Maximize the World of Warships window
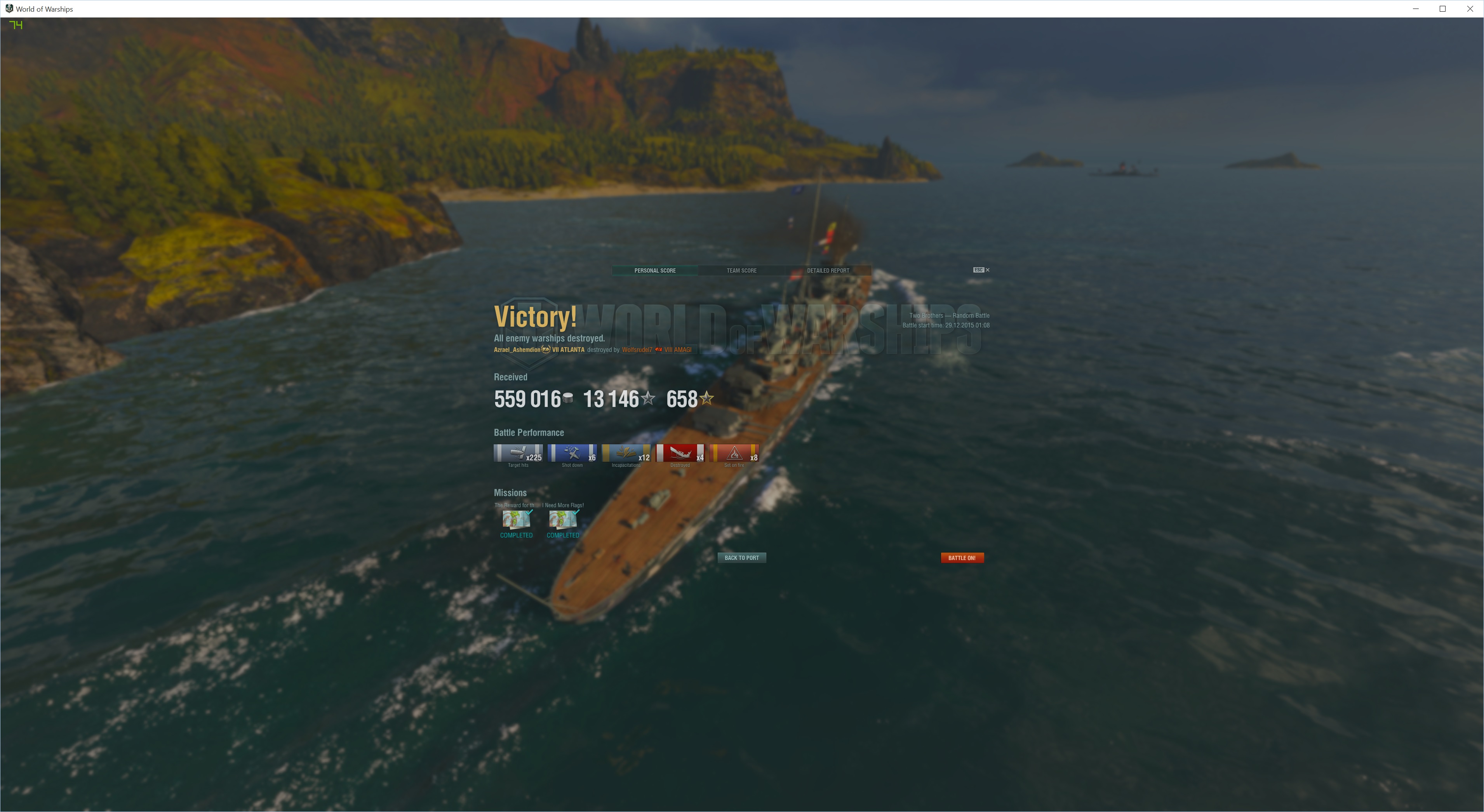1484x812 pixels. 1442,9
